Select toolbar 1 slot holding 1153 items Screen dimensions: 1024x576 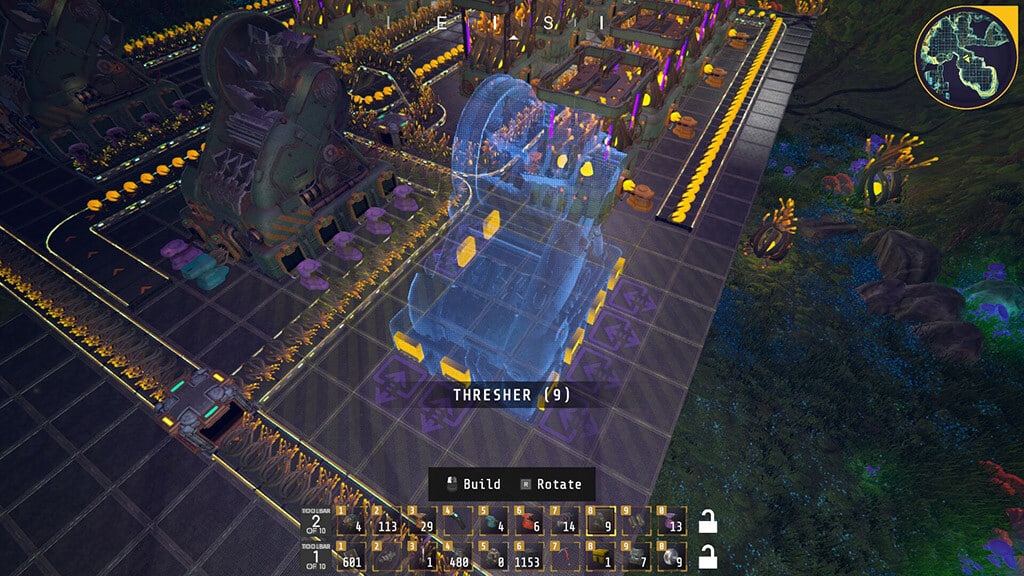529,556
